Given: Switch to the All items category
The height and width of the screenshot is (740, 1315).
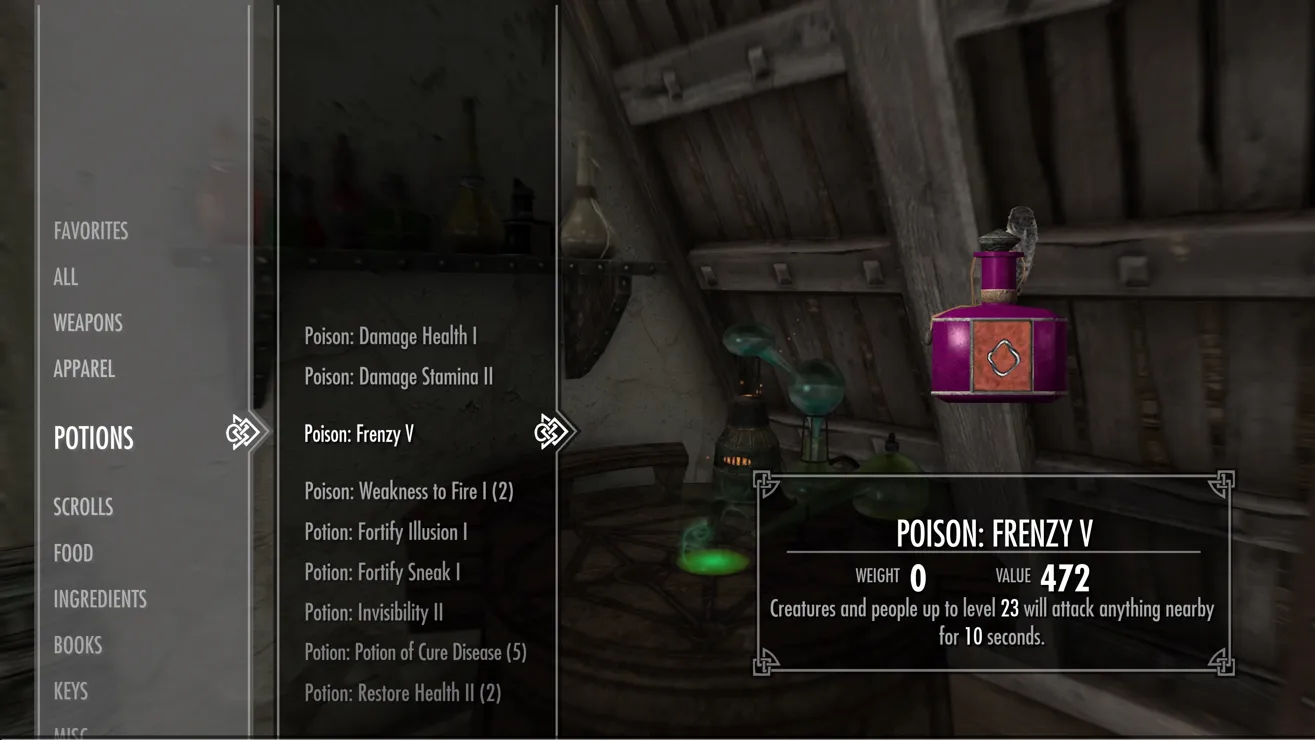Looking at the screenshot, I should pos(66,277).
